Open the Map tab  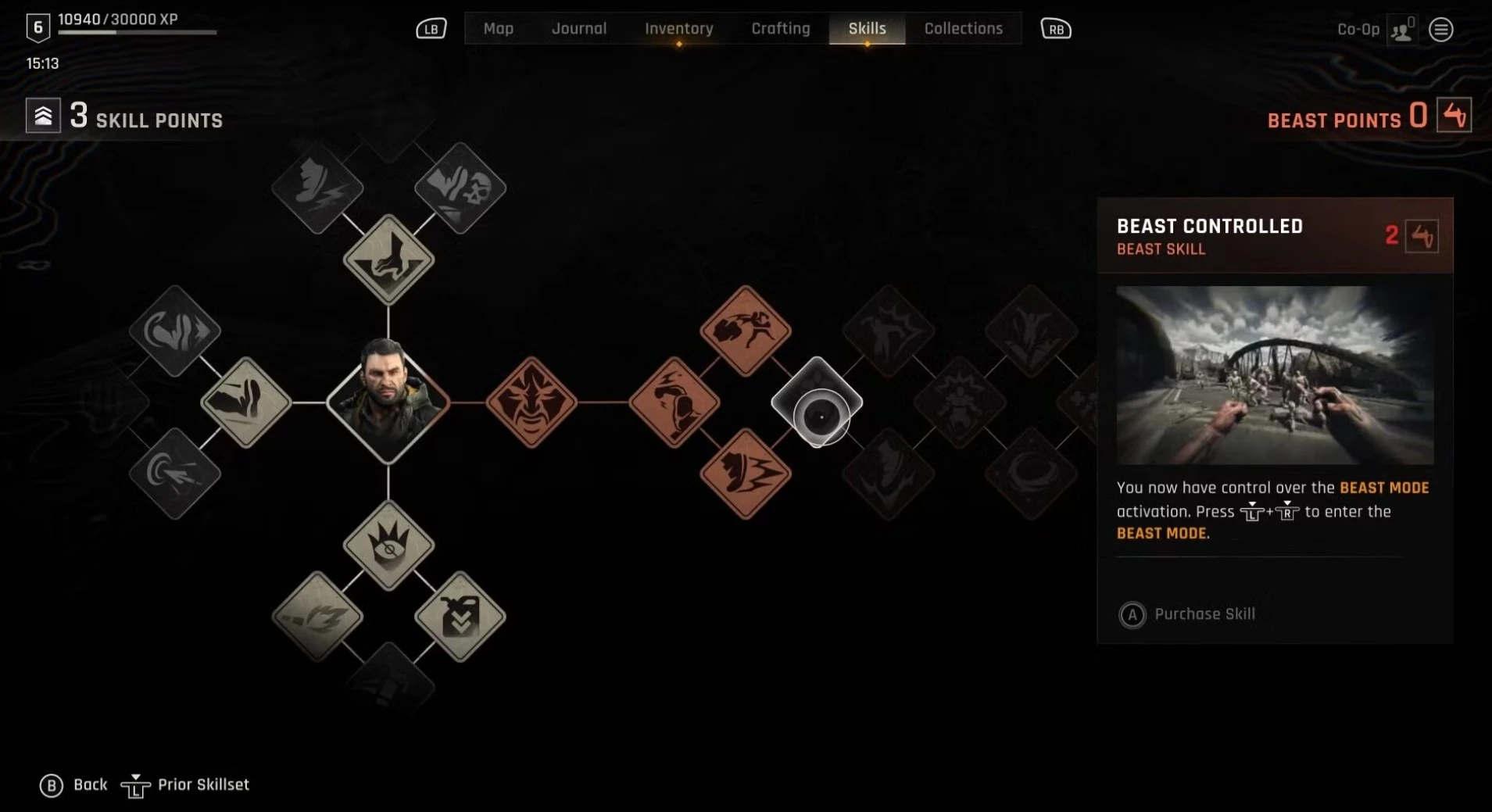[498, 29]
